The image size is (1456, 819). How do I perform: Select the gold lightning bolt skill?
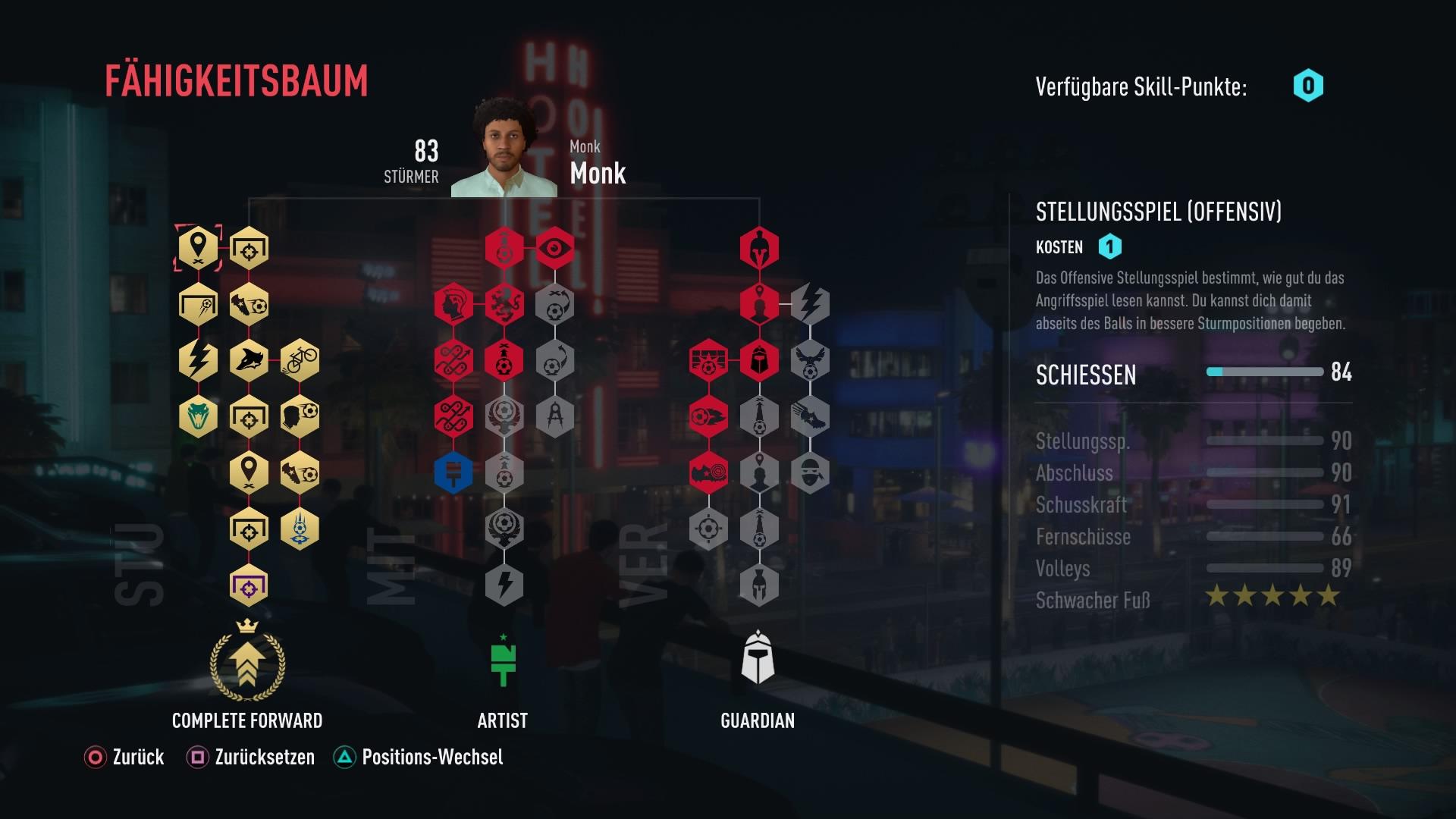(x=198, y=359)
